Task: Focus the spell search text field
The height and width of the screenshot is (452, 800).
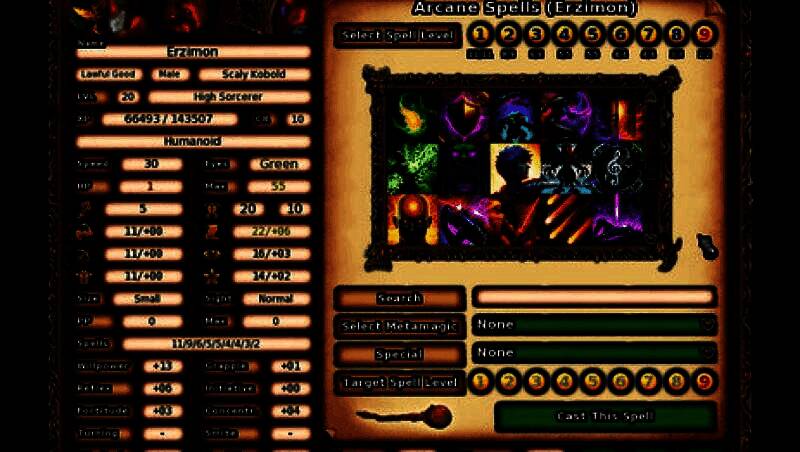Action: pos(594,297)
